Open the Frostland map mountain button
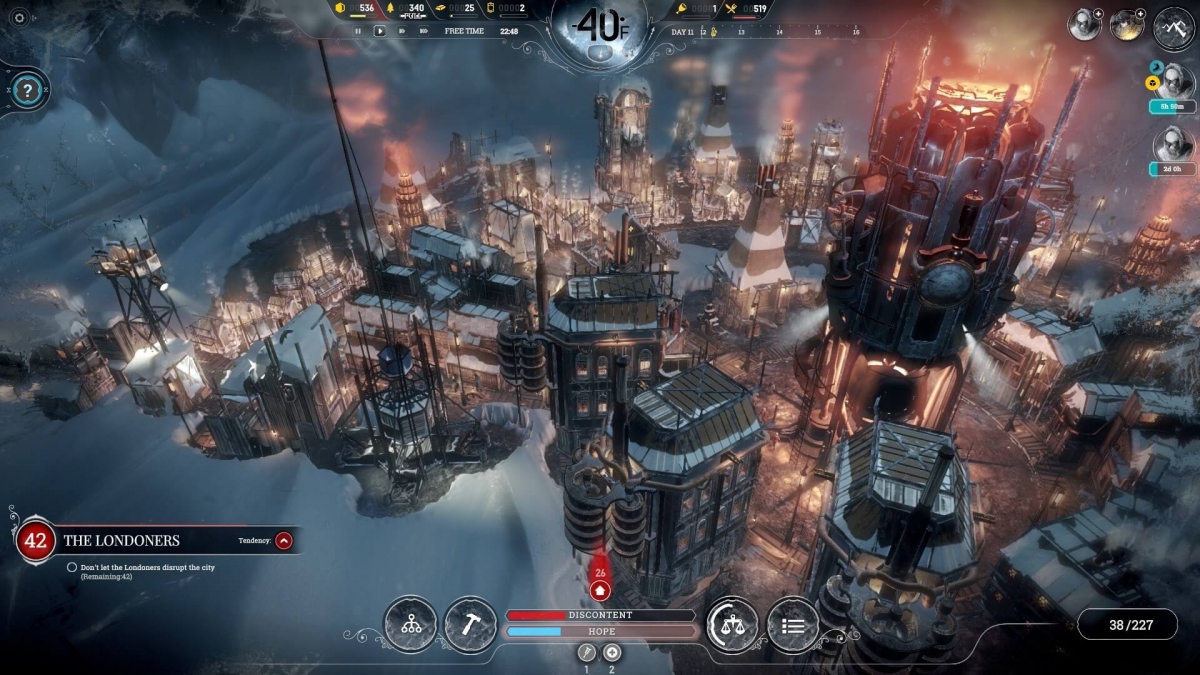 point(1174,26)
